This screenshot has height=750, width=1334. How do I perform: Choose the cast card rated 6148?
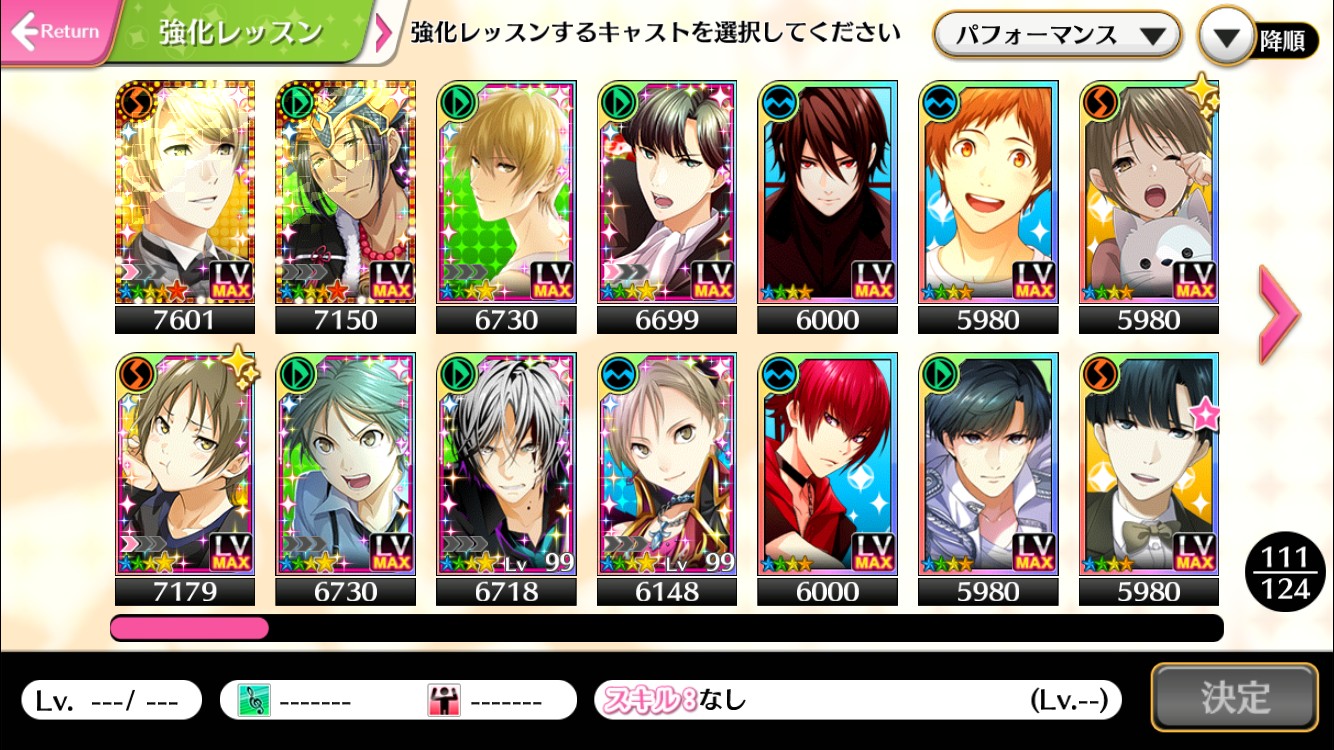(667, 464)
